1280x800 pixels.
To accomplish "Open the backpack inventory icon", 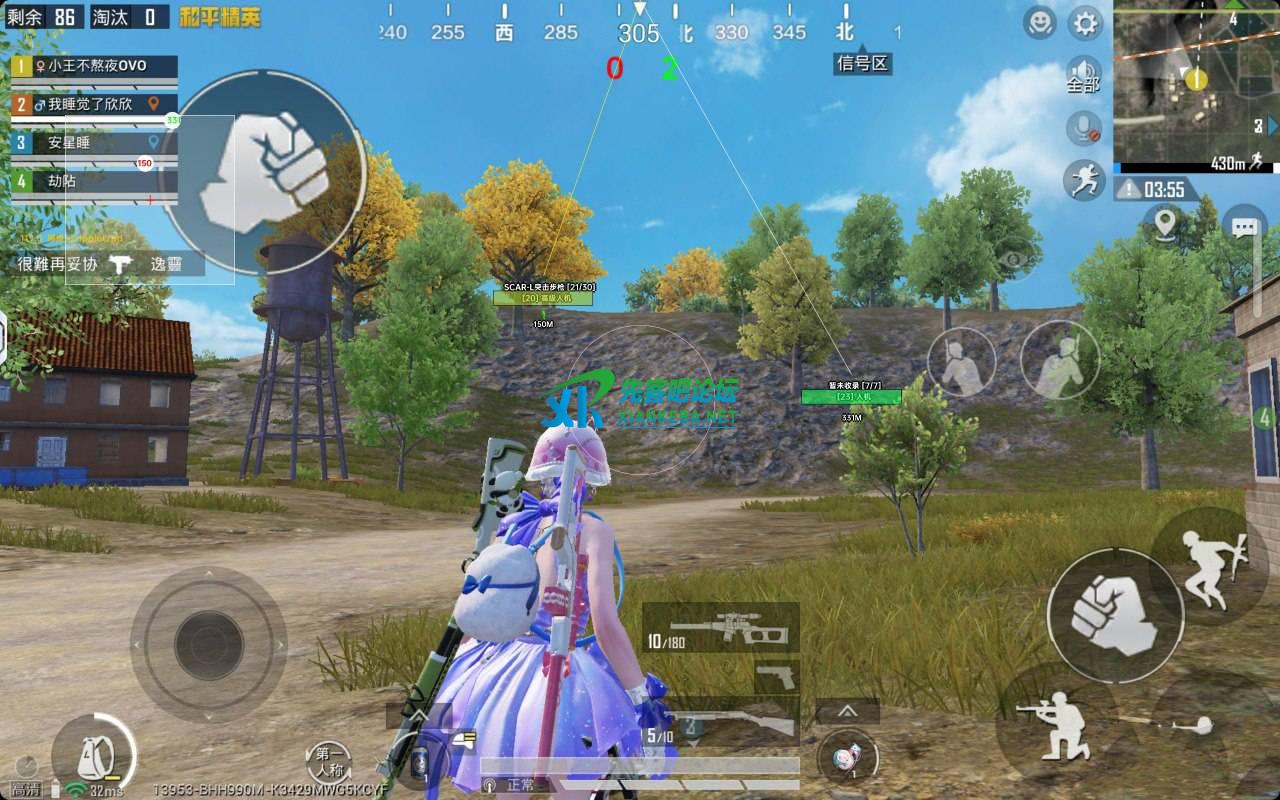I will point(96,757).
